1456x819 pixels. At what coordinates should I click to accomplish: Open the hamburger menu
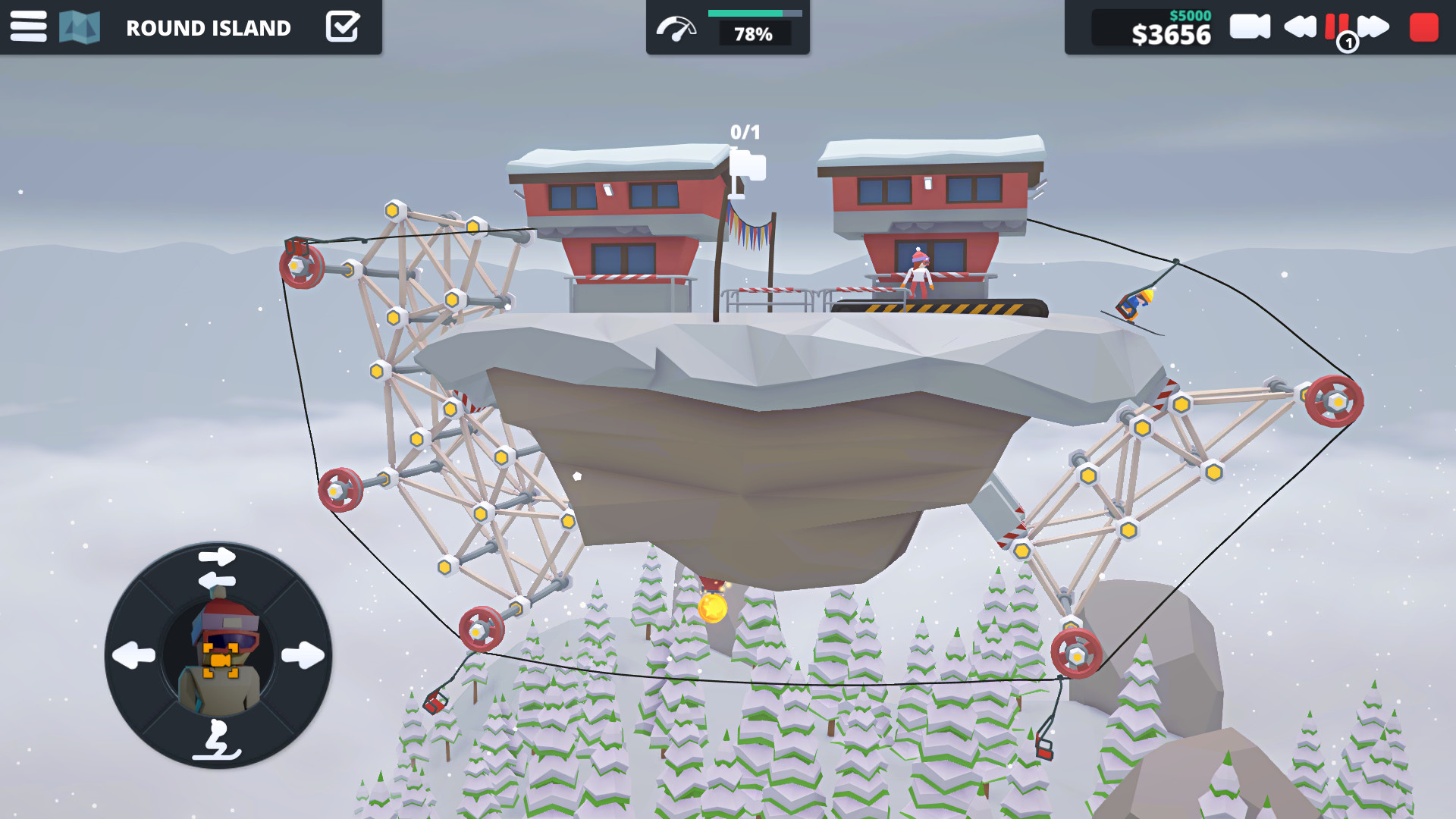click(x=28, y=27)
